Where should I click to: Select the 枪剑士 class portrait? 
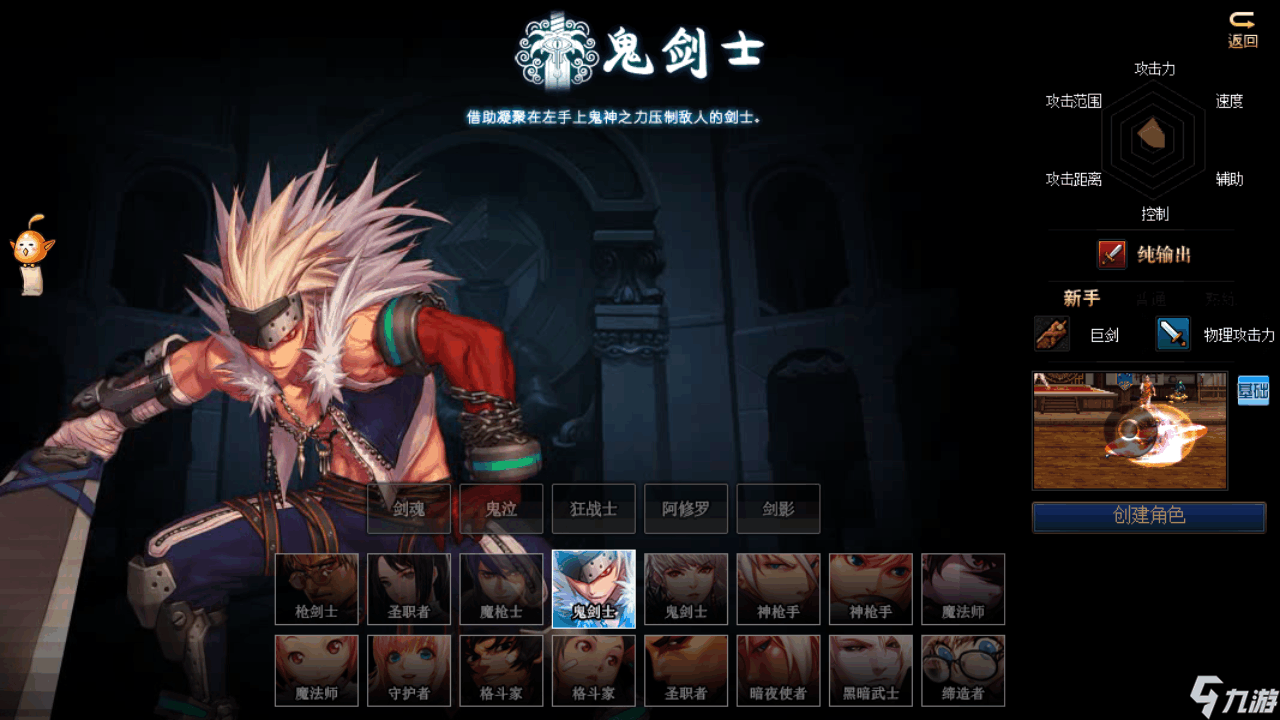coord(317,589)
